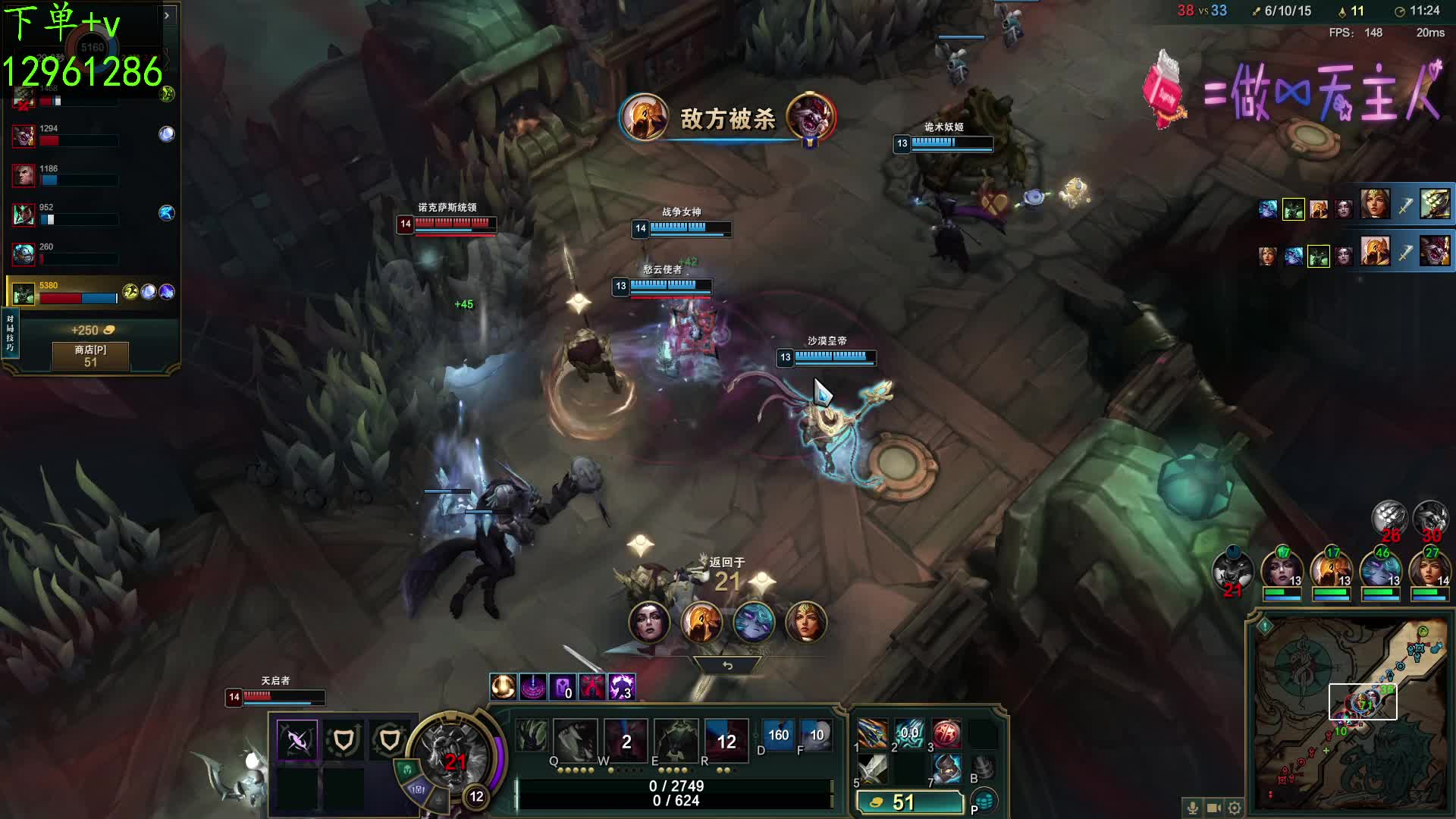Image resolution: width=1456 pixels, height=819 pixels.
Task: Click the gold counter showing 51
Action: pos(909,802)
